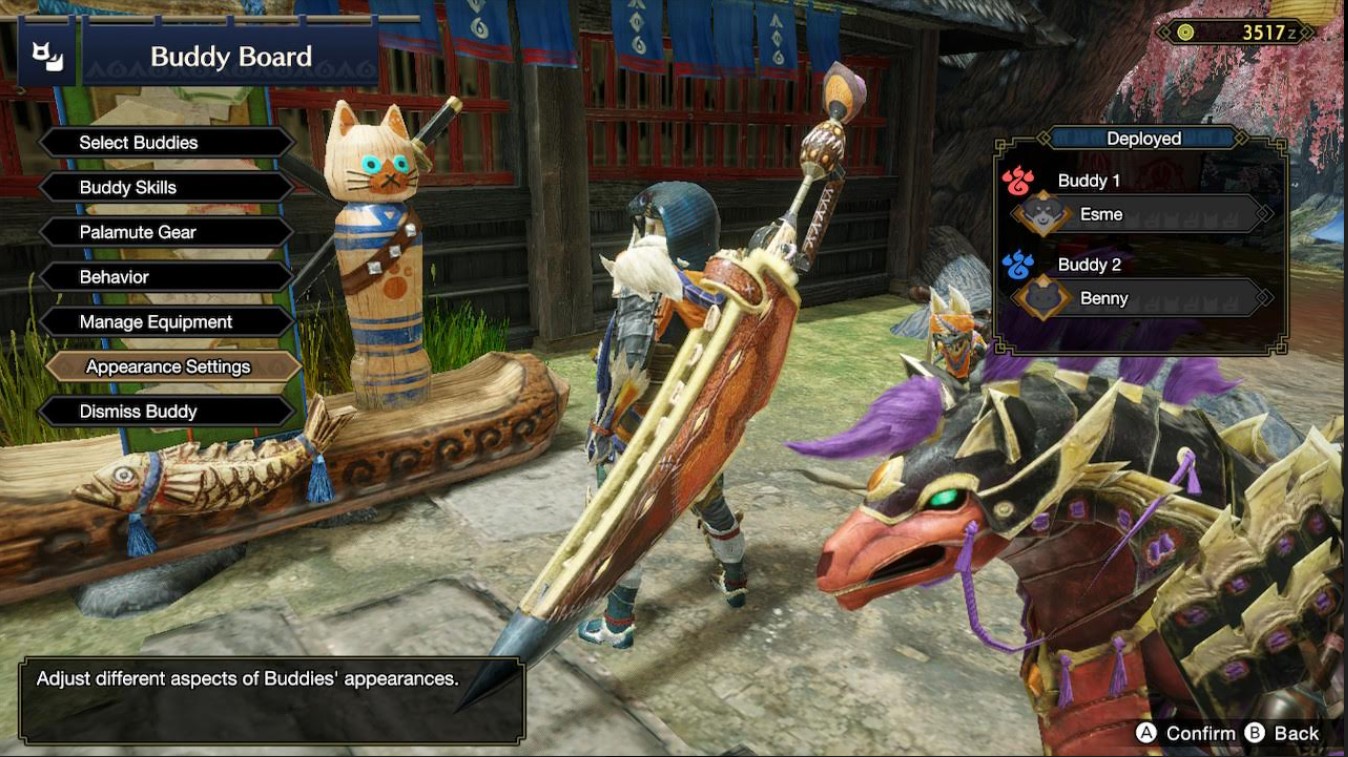
Task: Select the highlighted Appearance Settings option
Action: (x=168, y=366)
